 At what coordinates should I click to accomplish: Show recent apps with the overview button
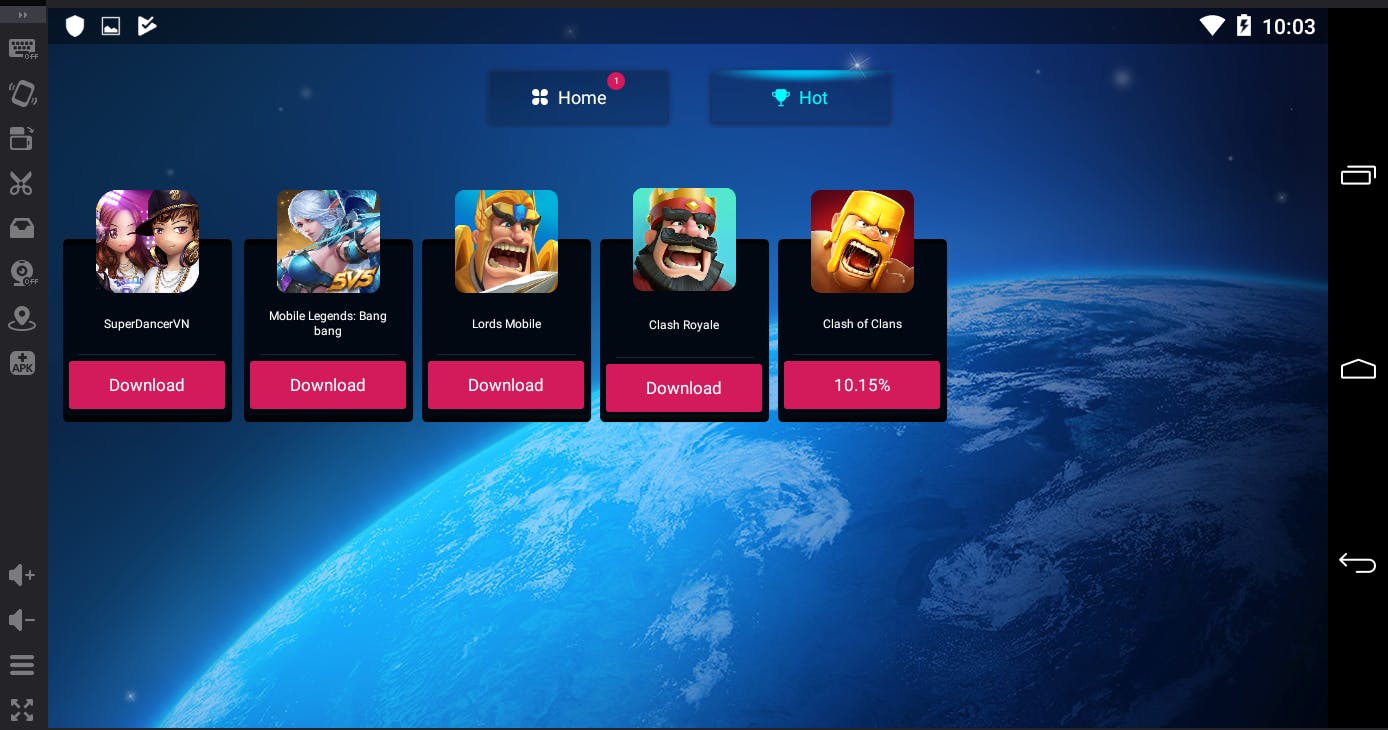[1357, 176]
